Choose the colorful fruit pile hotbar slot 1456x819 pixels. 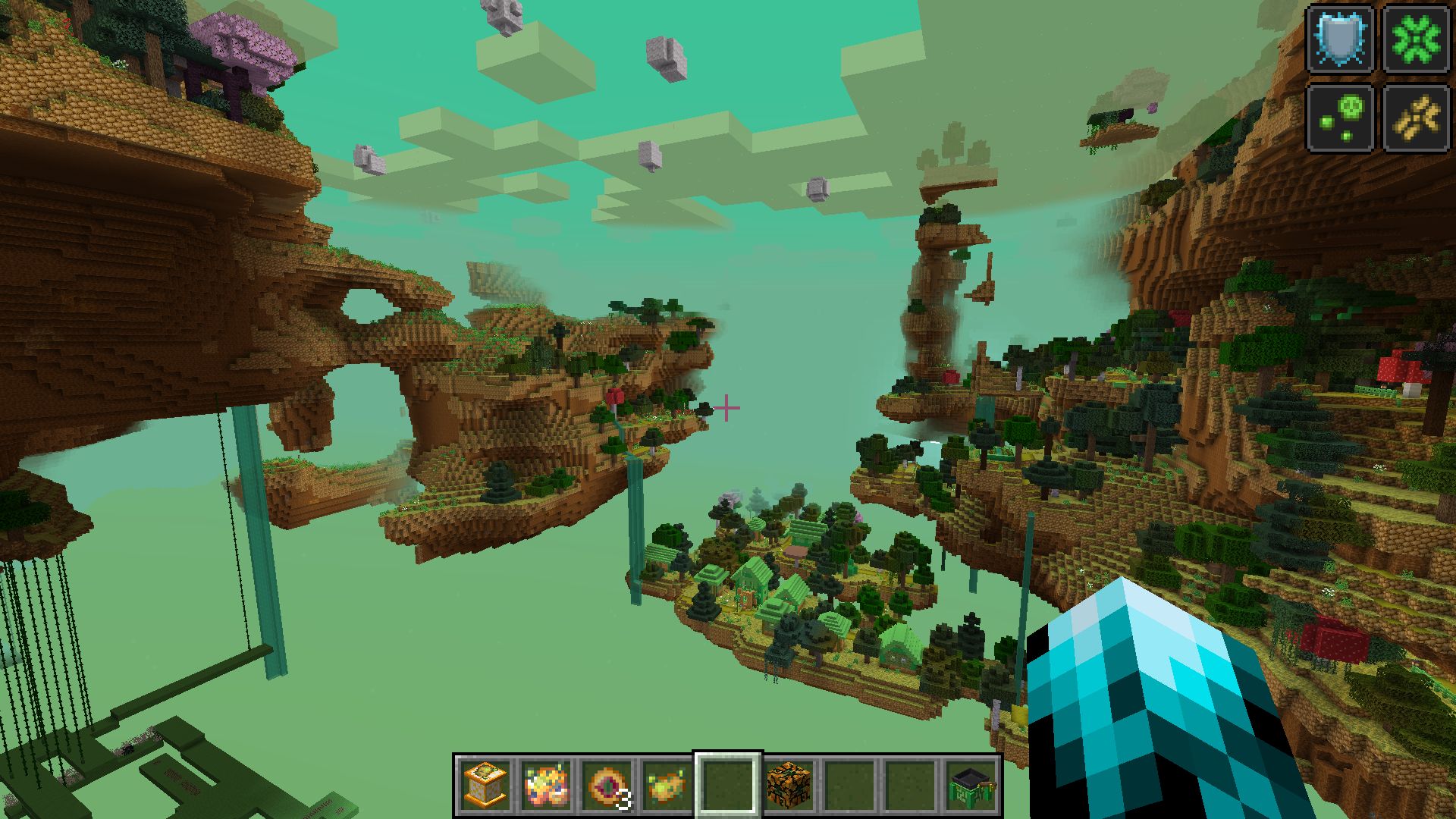(x=545, y=784)
